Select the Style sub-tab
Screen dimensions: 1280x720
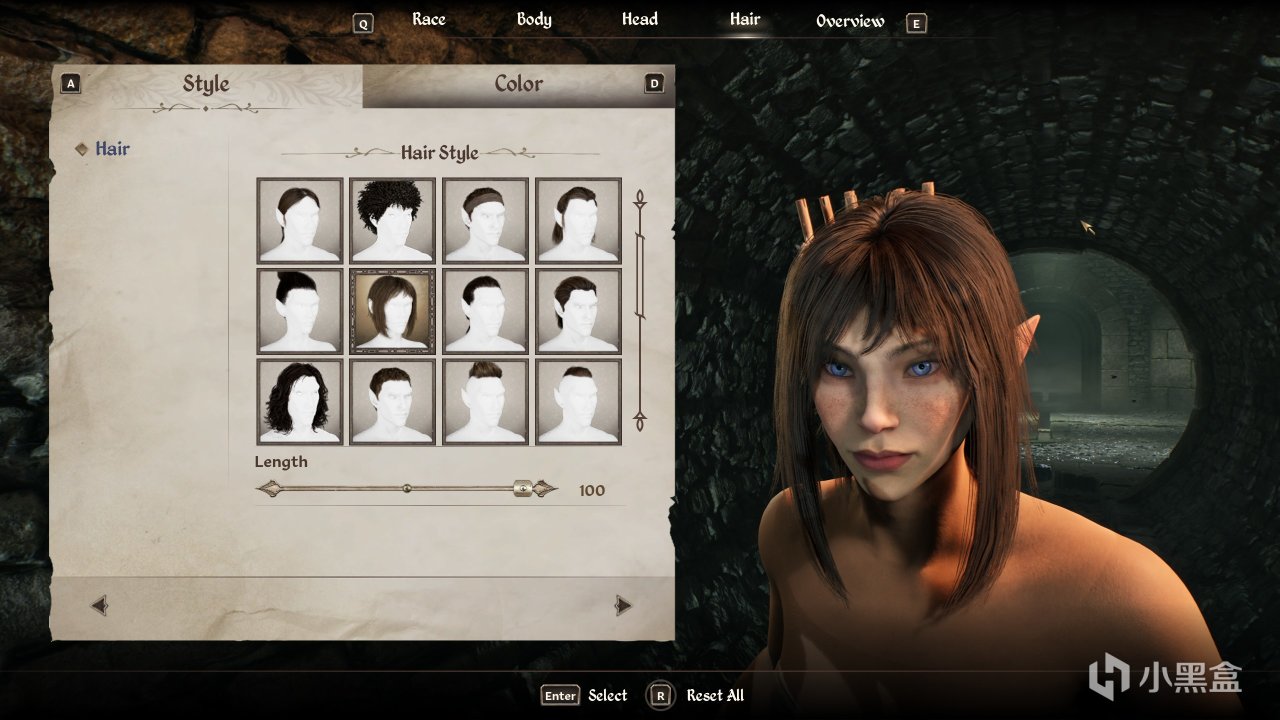point(206,85)
